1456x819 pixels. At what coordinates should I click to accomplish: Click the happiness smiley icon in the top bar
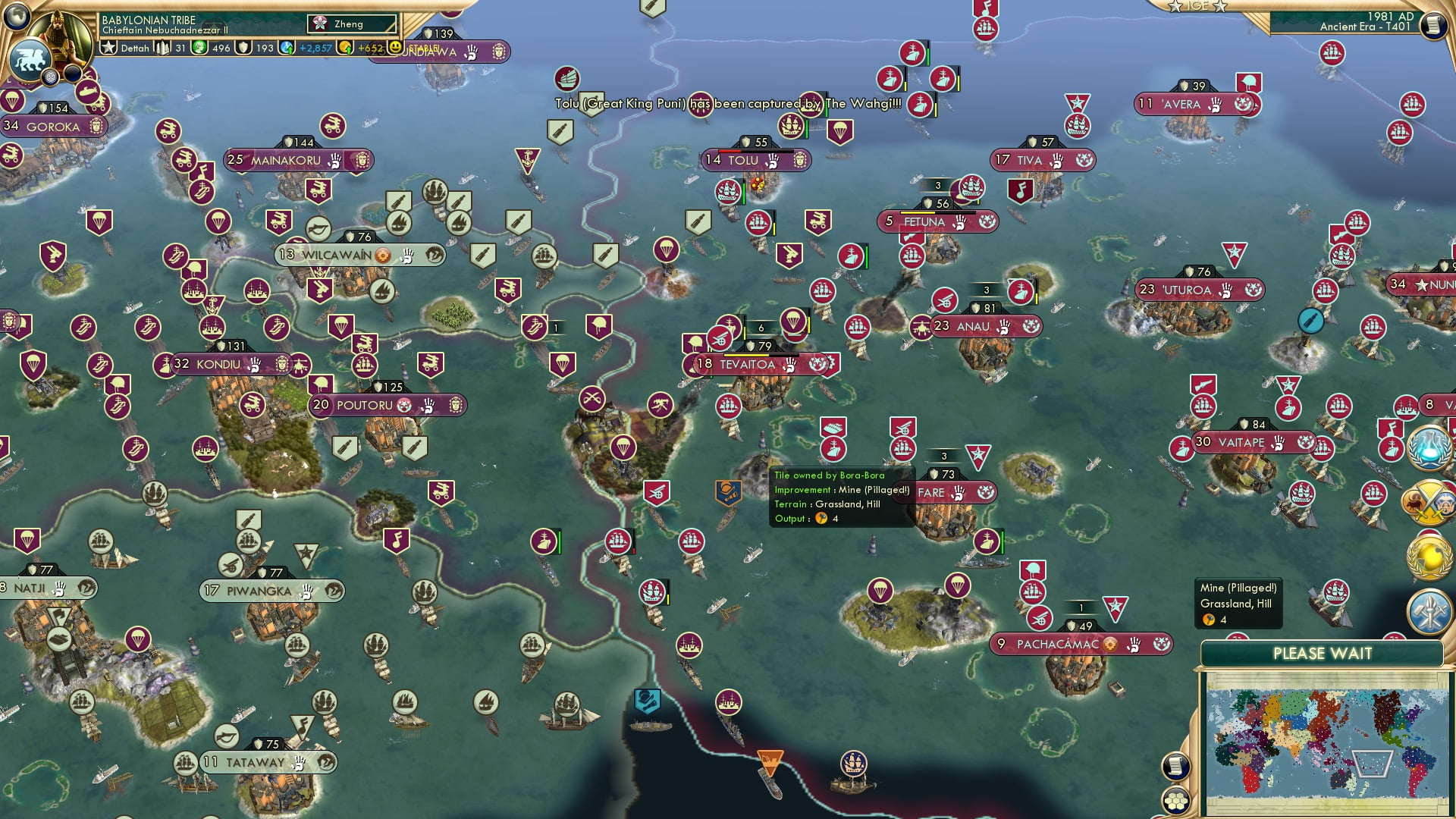[395, 47]
